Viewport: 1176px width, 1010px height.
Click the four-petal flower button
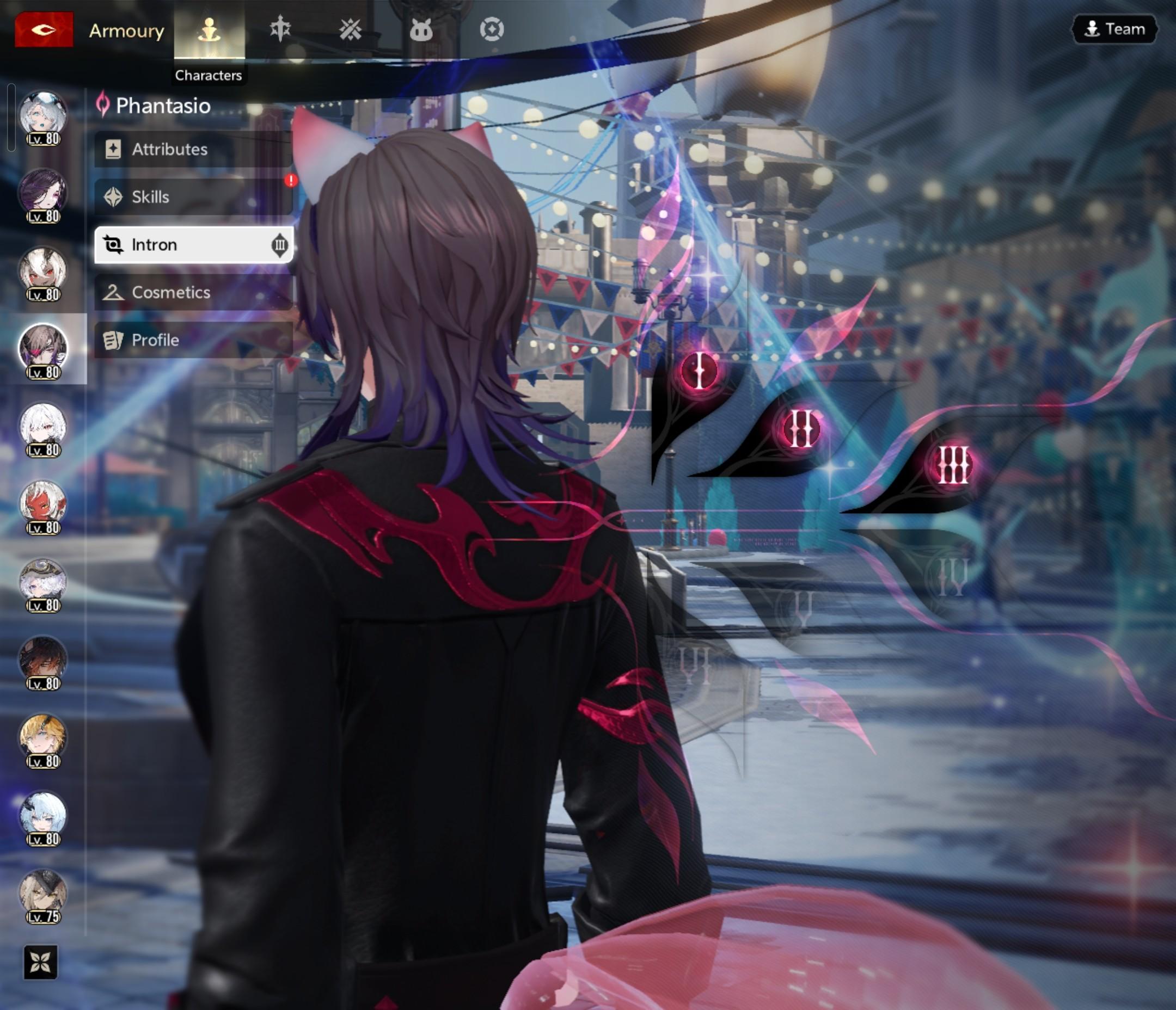point(41,962)
